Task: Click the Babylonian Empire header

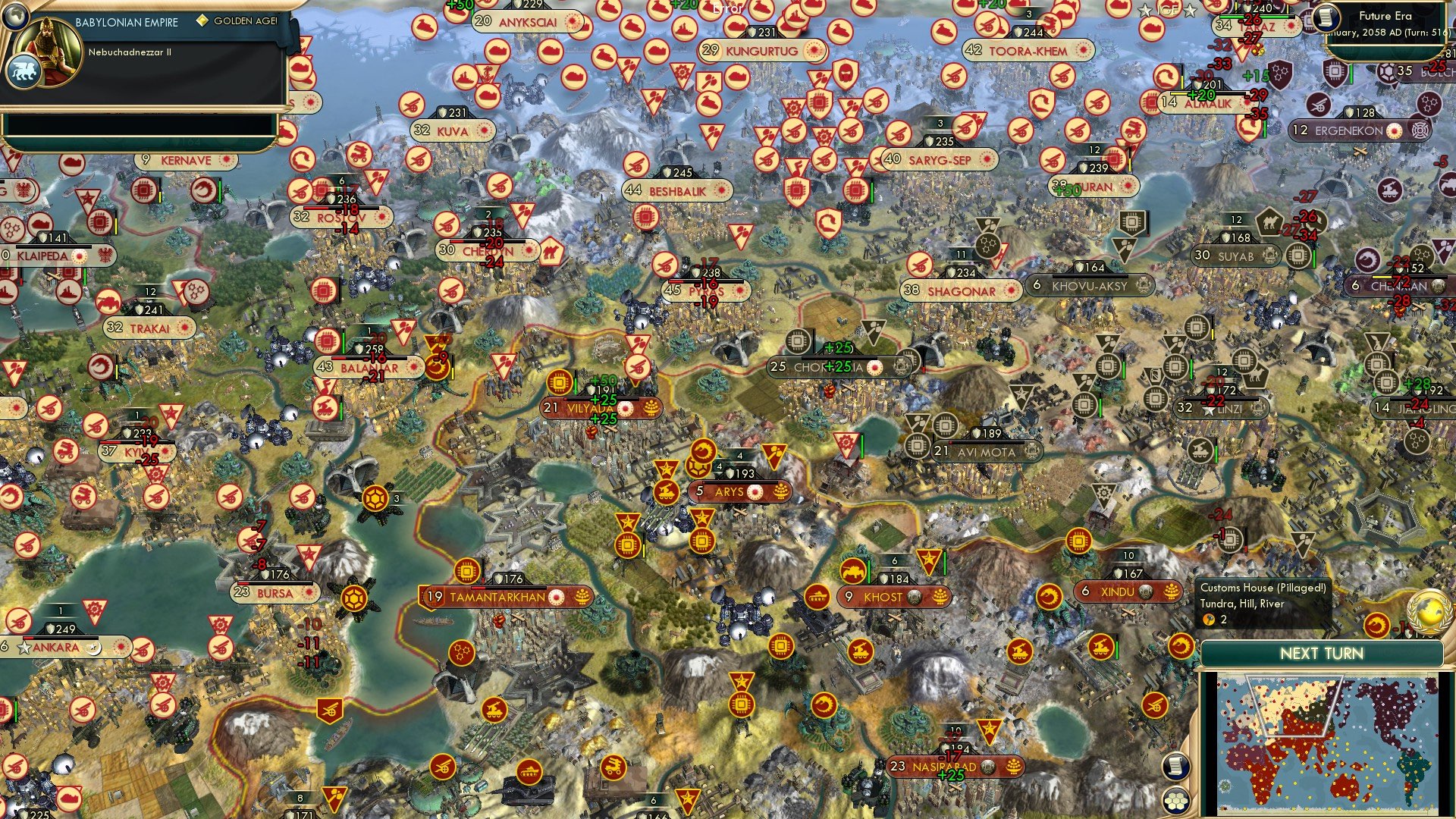Action: pos(127,22)
